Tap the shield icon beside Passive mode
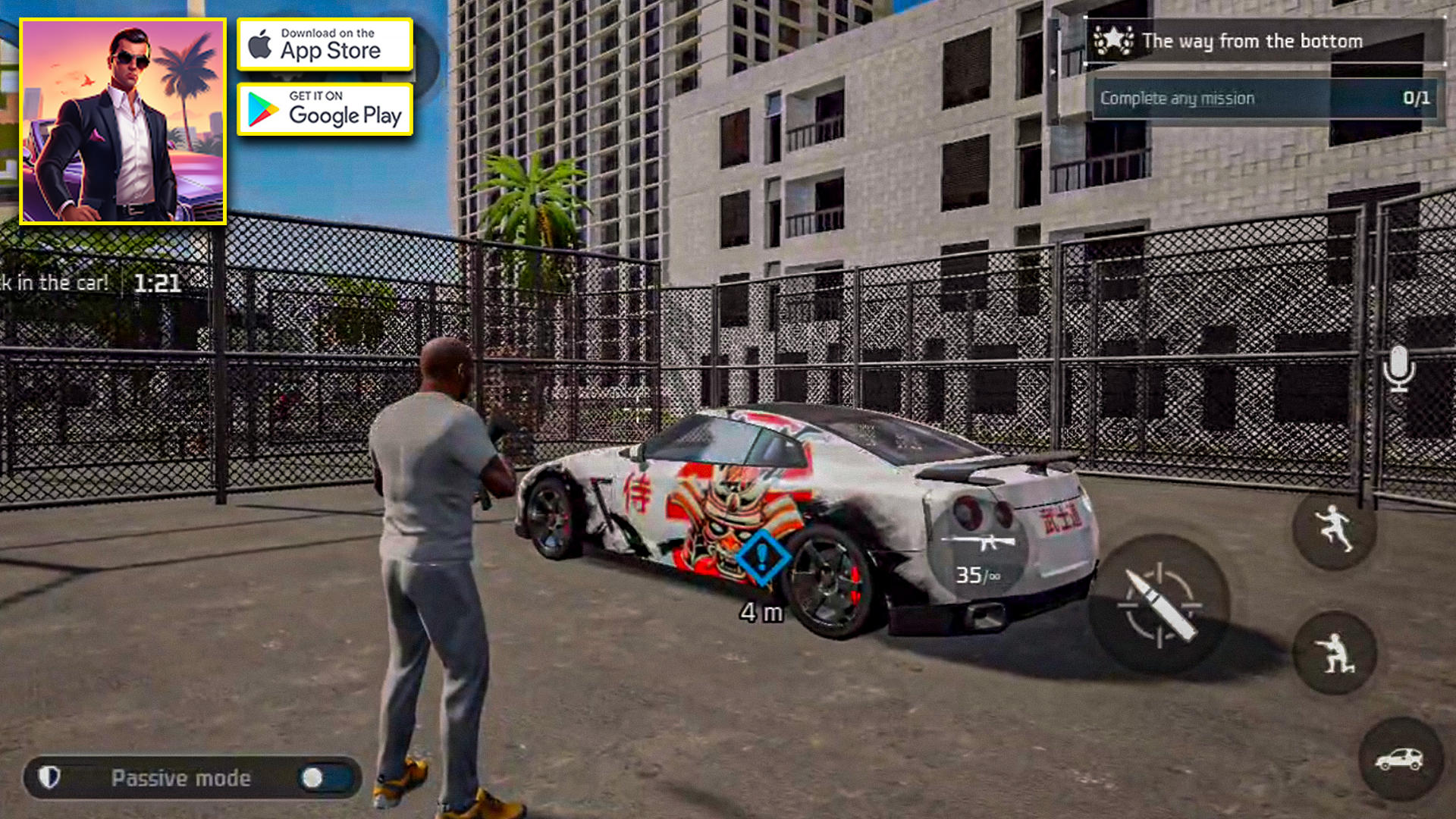Image resolution: width=1456 pixels, height=819 pixels. coord(50,777)
